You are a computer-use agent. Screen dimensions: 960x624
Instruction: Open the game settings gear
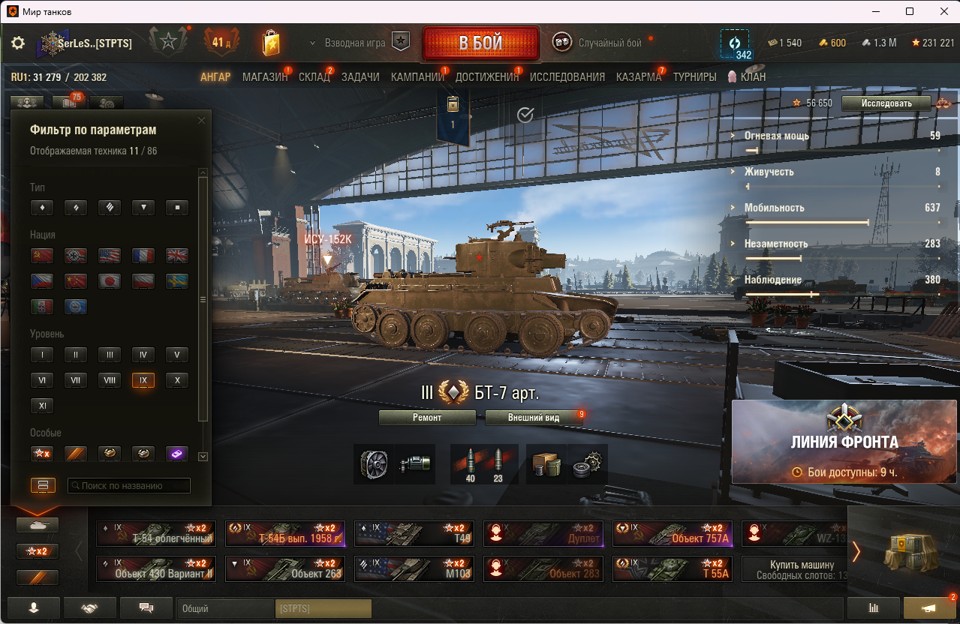18,43
